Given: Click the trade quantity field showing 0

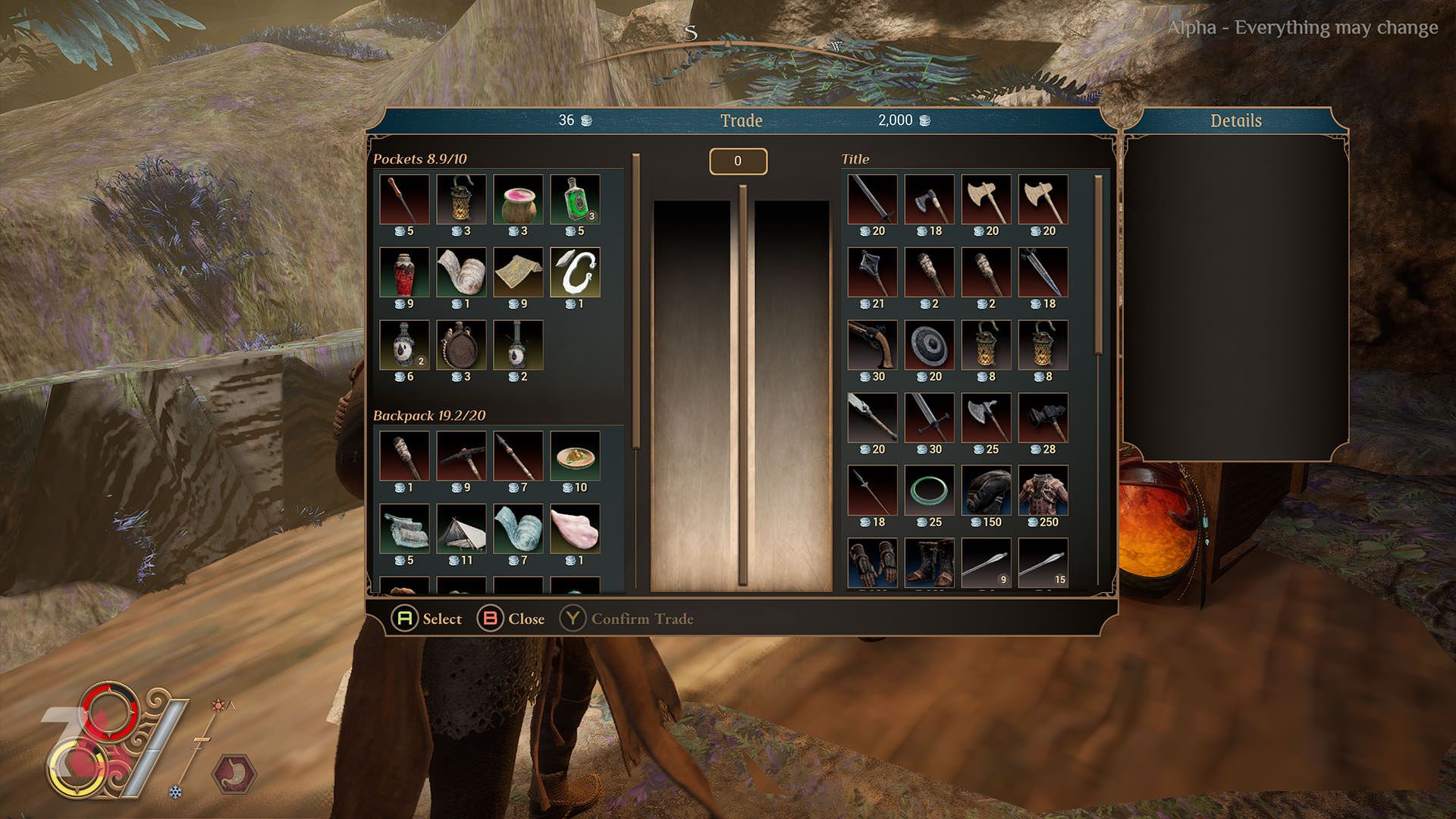Looking at the screenshot, I should (738, 161).
